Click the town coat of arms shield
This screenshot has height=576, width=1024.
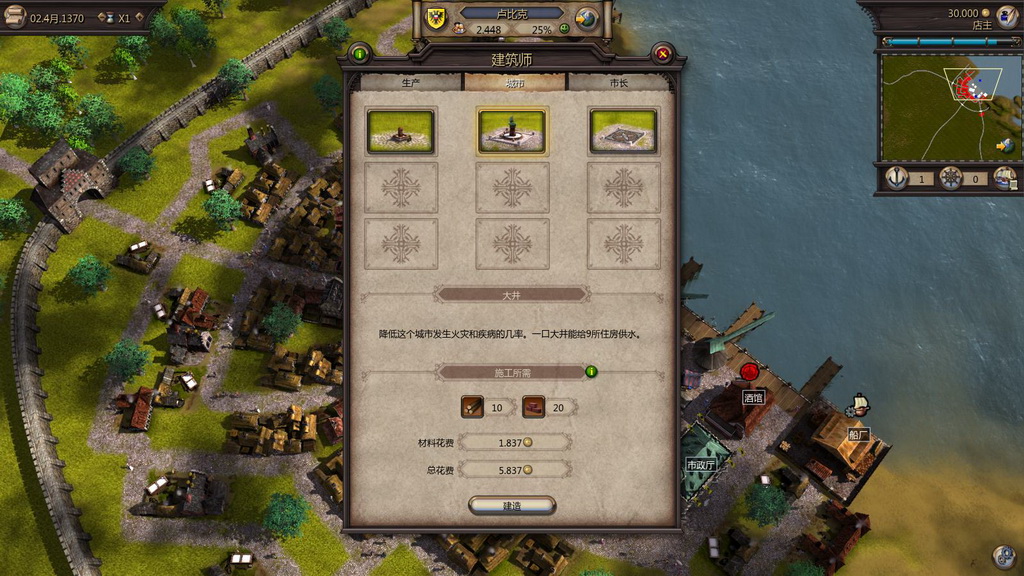tap(438, 17)
